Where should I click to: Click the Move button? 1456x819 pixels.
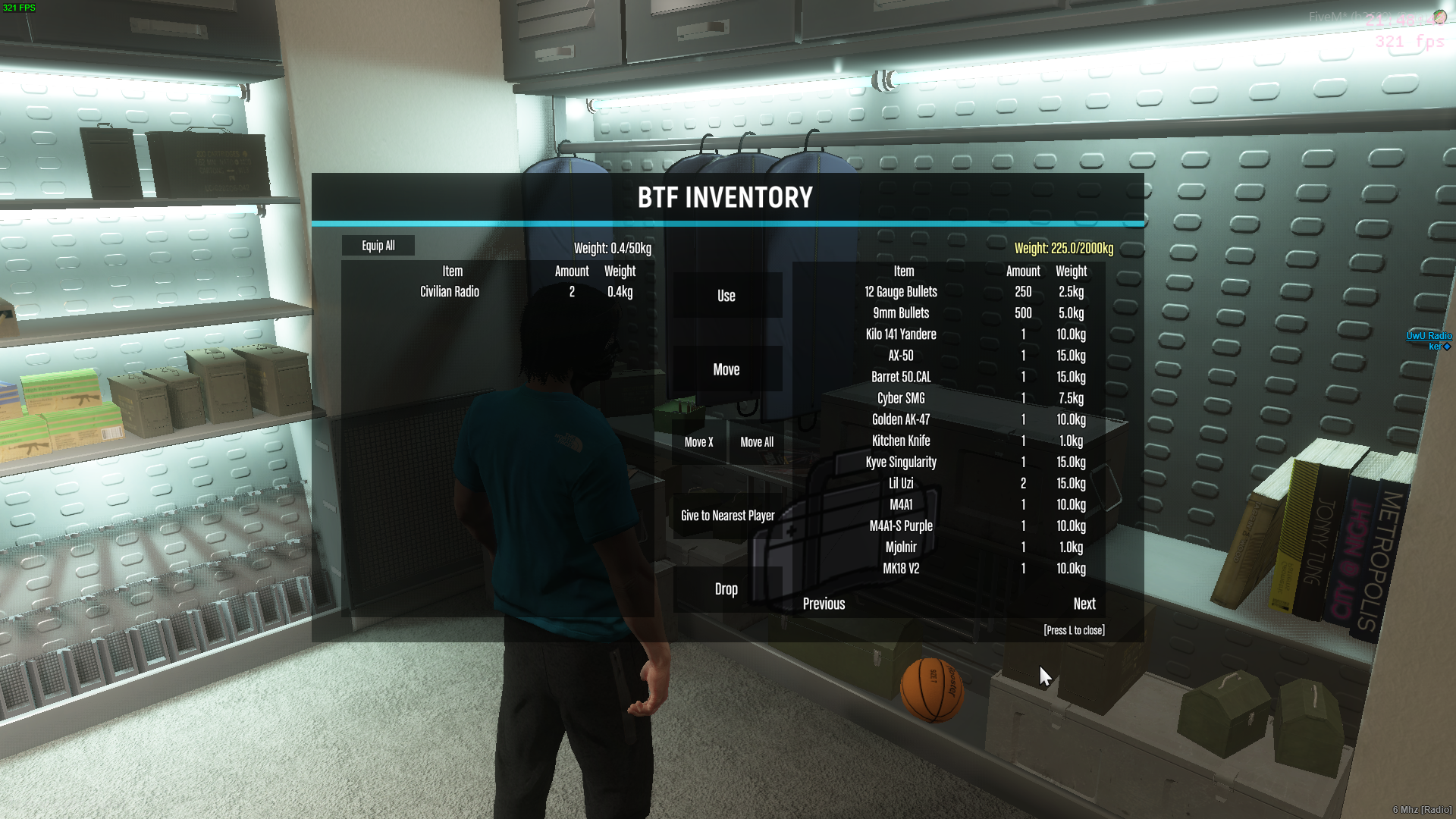click(x=726, y=369)
